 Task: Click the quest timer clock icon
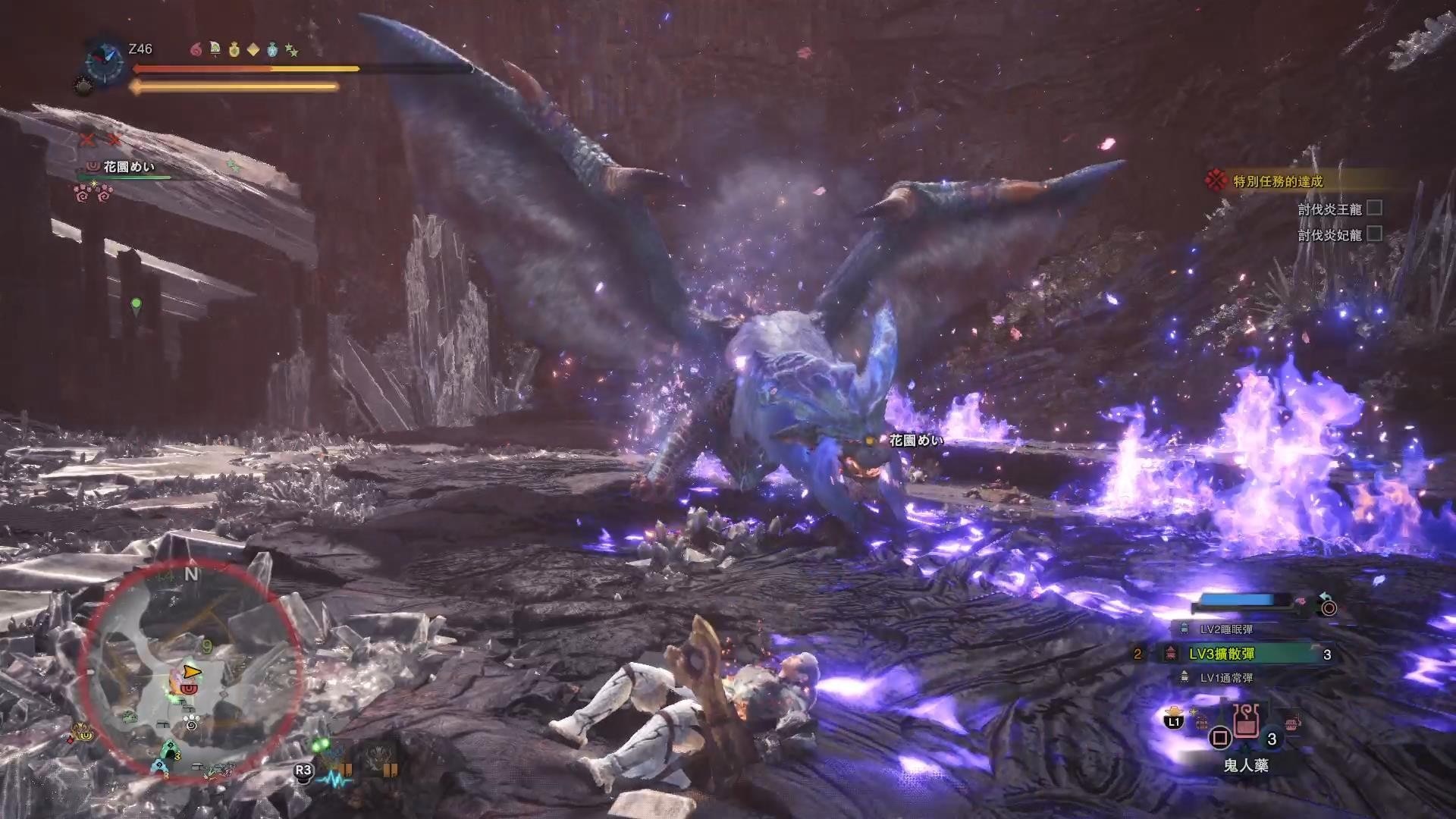click(x=105, y=62)
